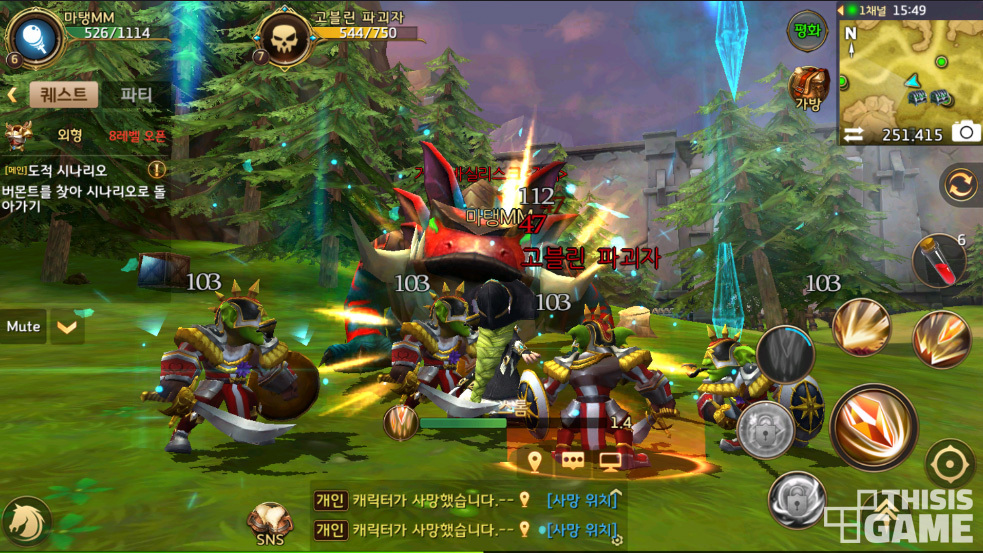
Task: Activate the main attack skill button
Action: (x=873, y=424)
